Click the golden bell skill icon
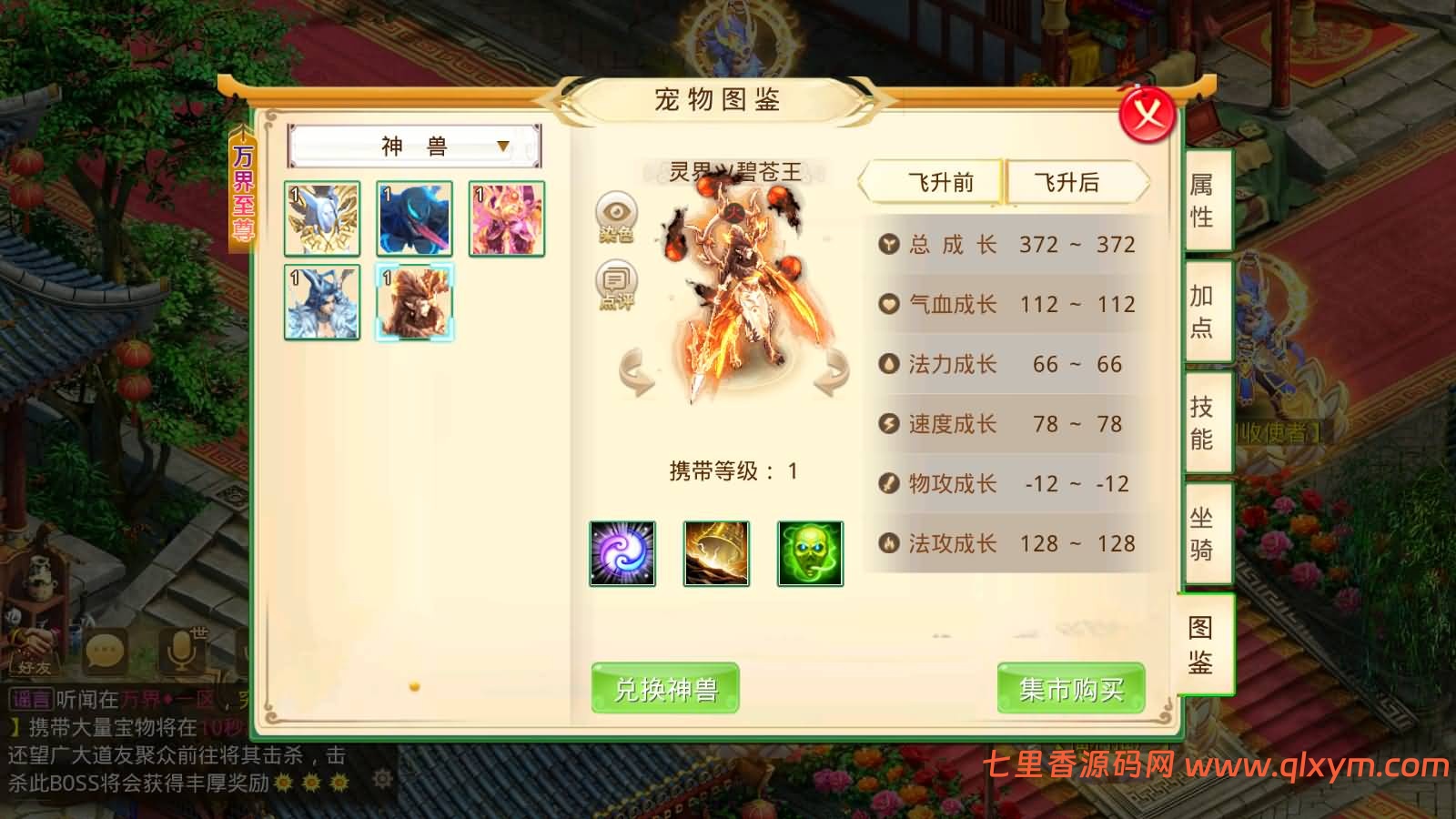The width and height of the screenshot is (1456, 819). (716, 553)
